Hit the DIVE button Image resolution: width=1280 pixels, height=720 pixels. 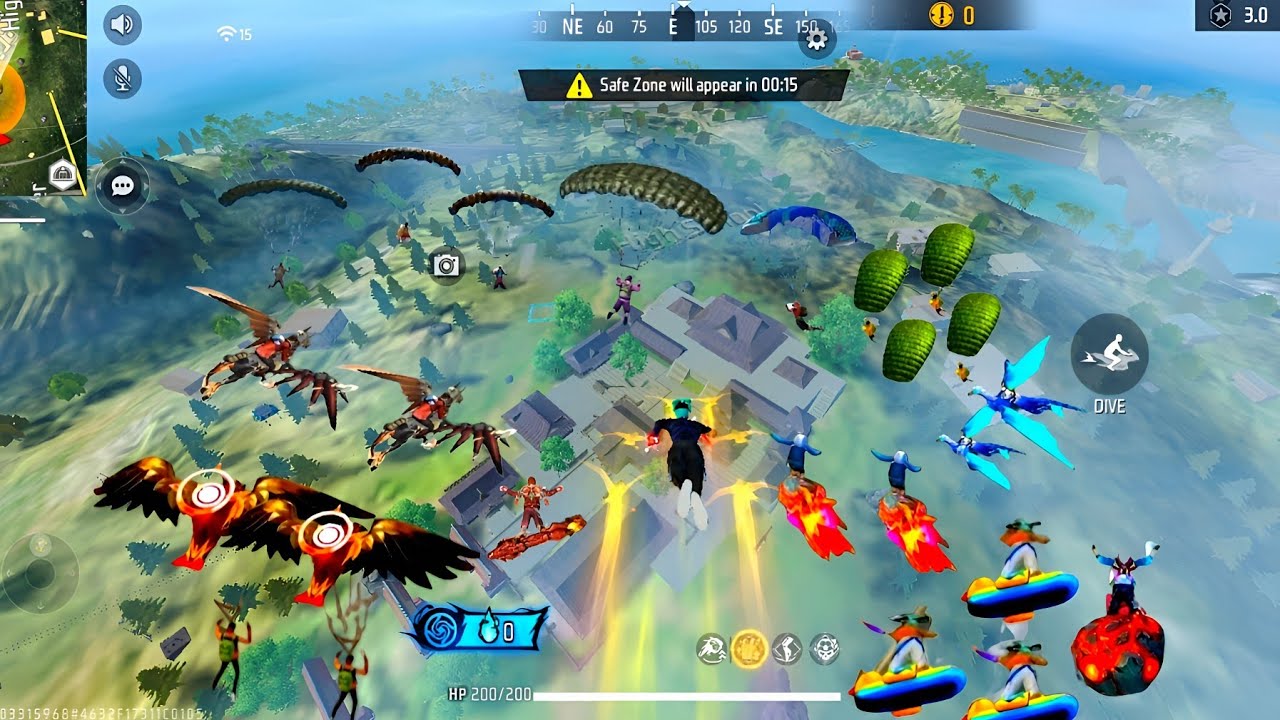1109,353
